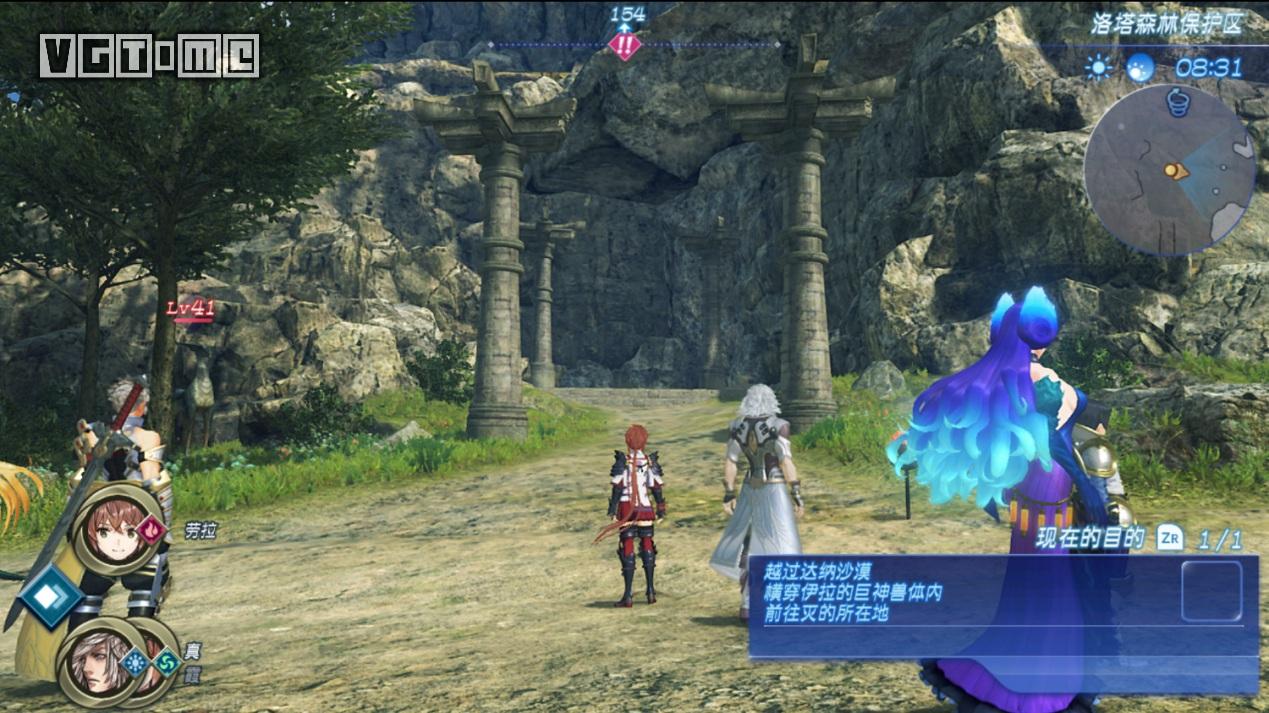This screenshot has height=713, width=1269.
Task: Click the ice element icon beside Jin
Action: click(135, 660)
